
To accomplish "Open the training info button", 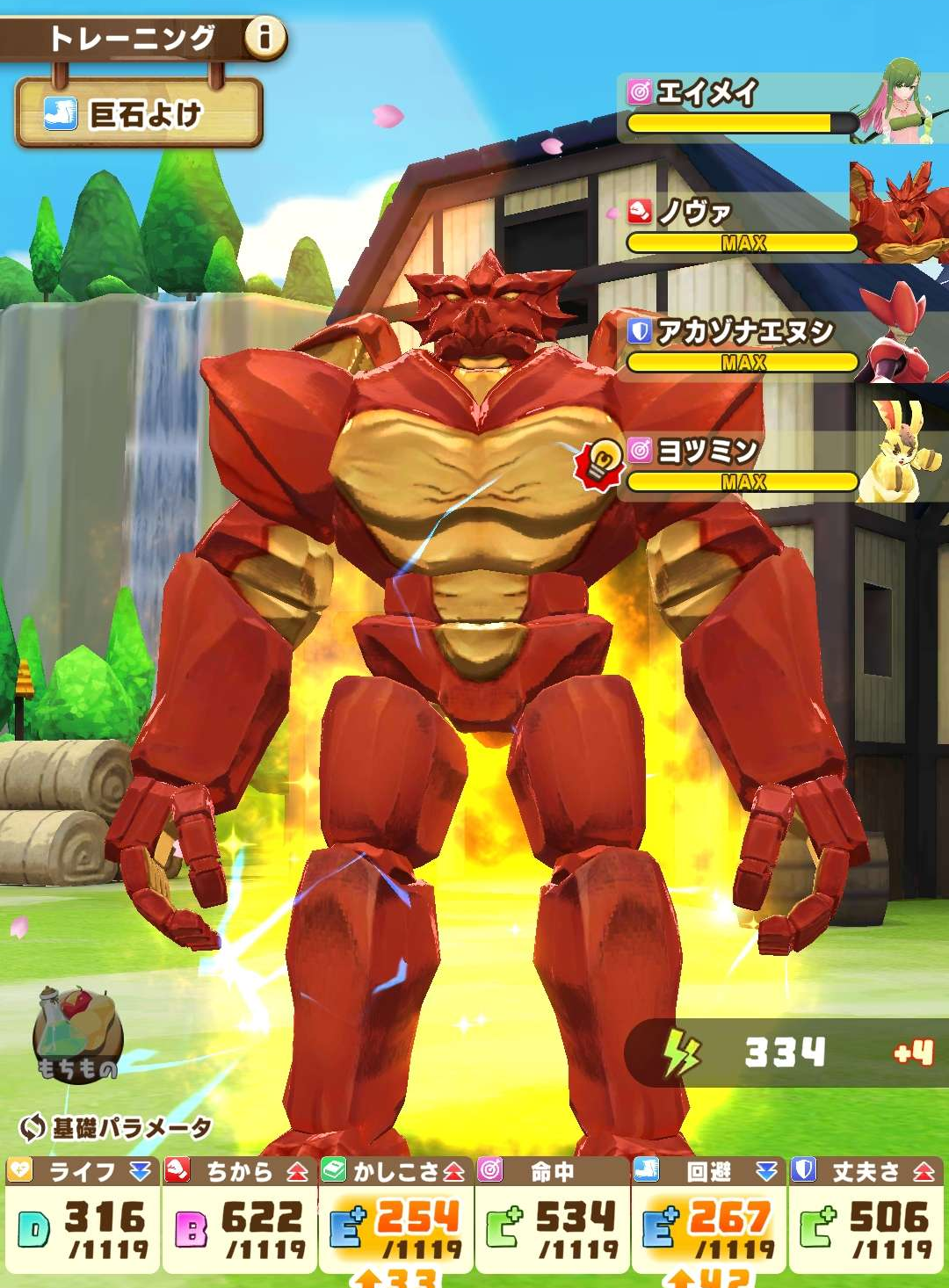I will pyautogui.click(x=264, y=38).
